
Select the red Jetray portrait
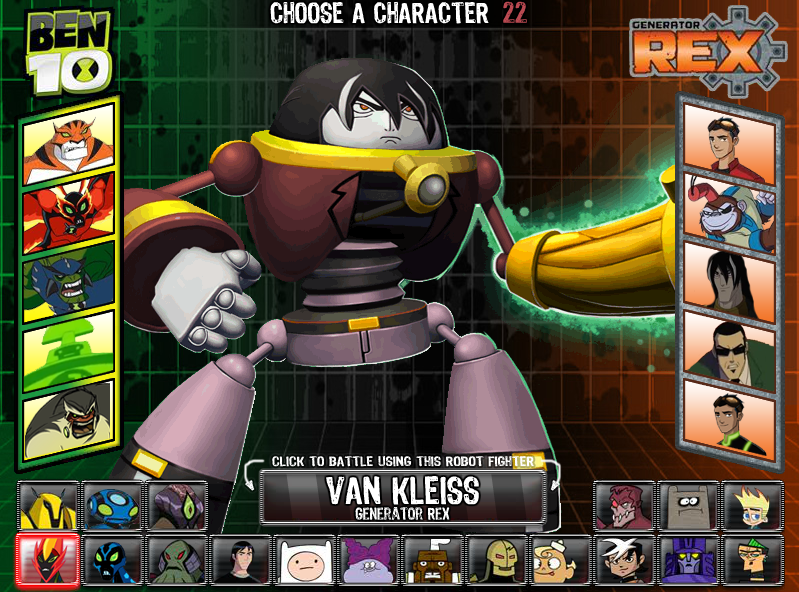(68, 205)
